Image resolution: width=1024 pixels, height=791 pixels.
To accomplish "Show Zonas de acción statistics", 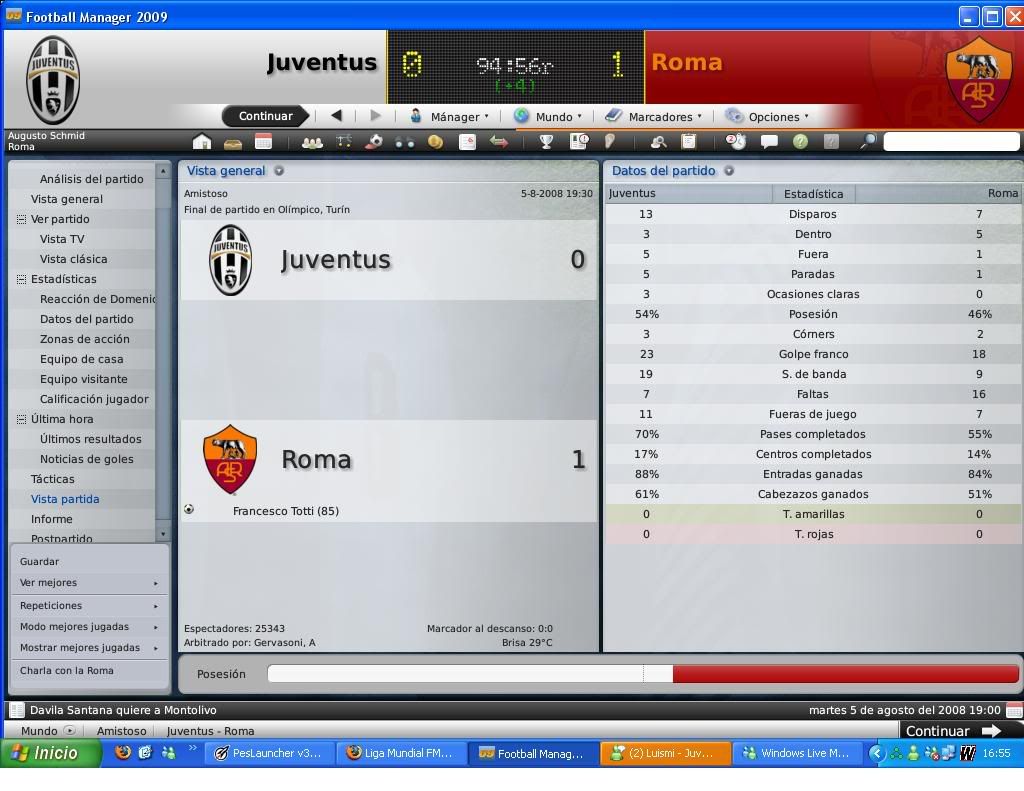I will click(x=84, y=339).
